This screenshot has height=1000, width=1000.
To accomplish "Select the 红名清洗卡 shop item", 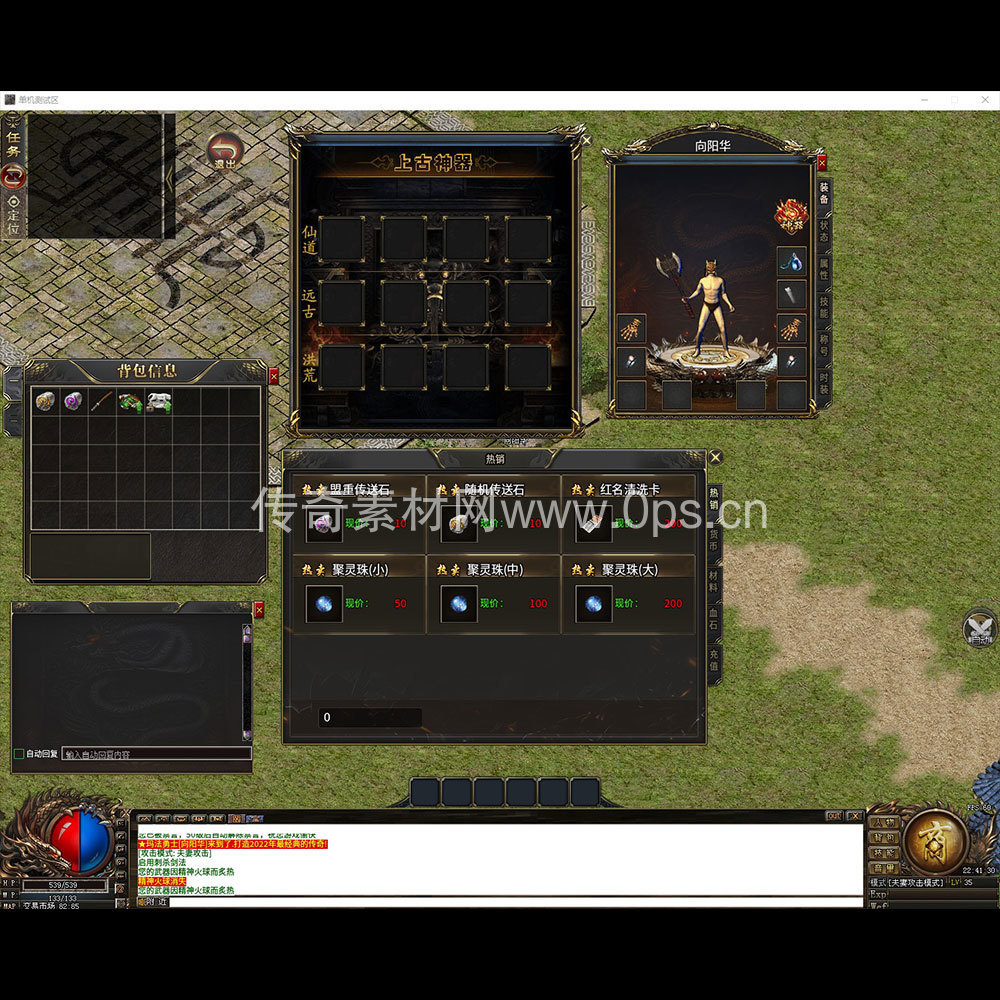I will click(x=594, y=523).
